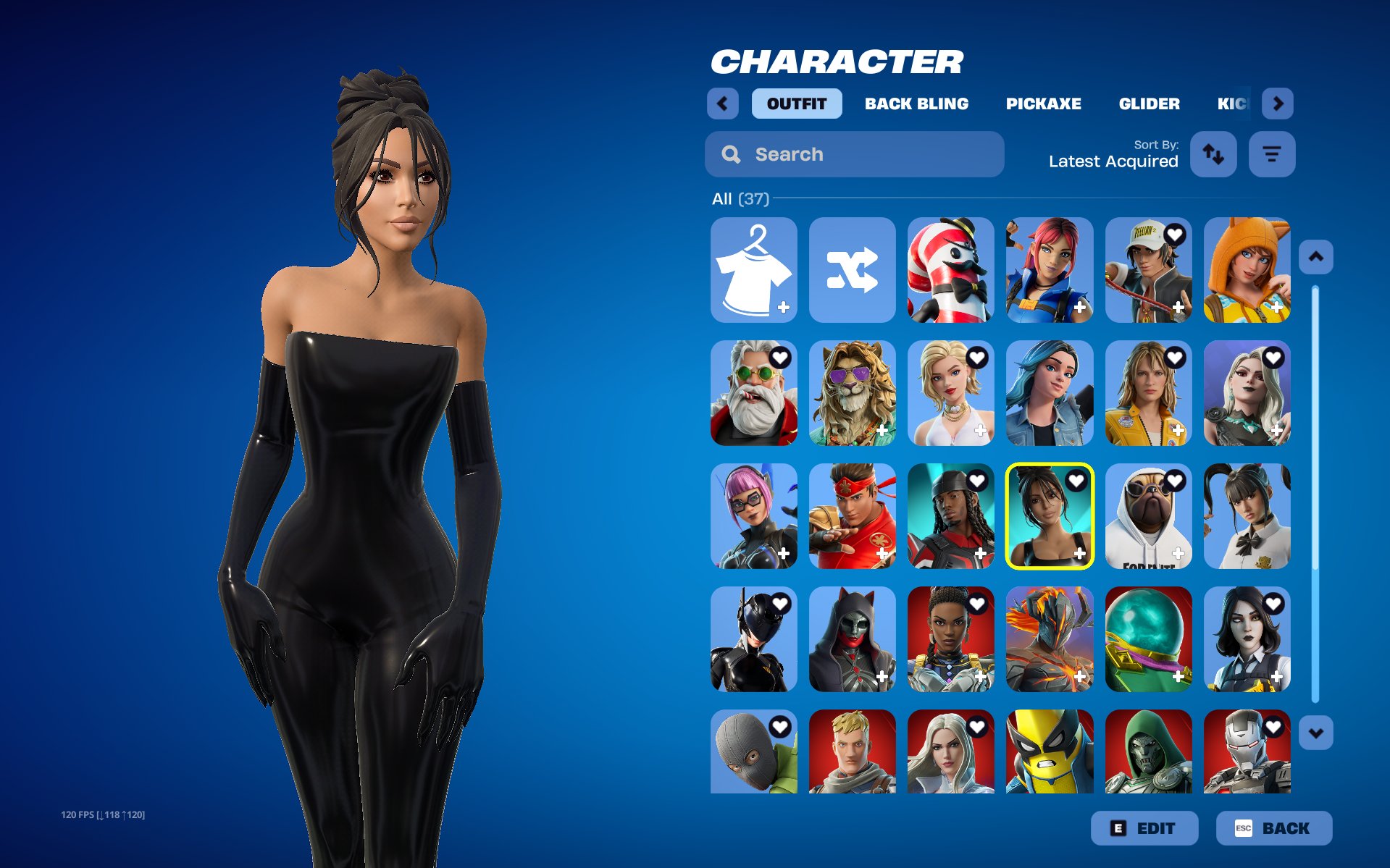Click the left chevron of the category carousel
This screenshot has height=868, width=1390.
(x=722, y=104)
